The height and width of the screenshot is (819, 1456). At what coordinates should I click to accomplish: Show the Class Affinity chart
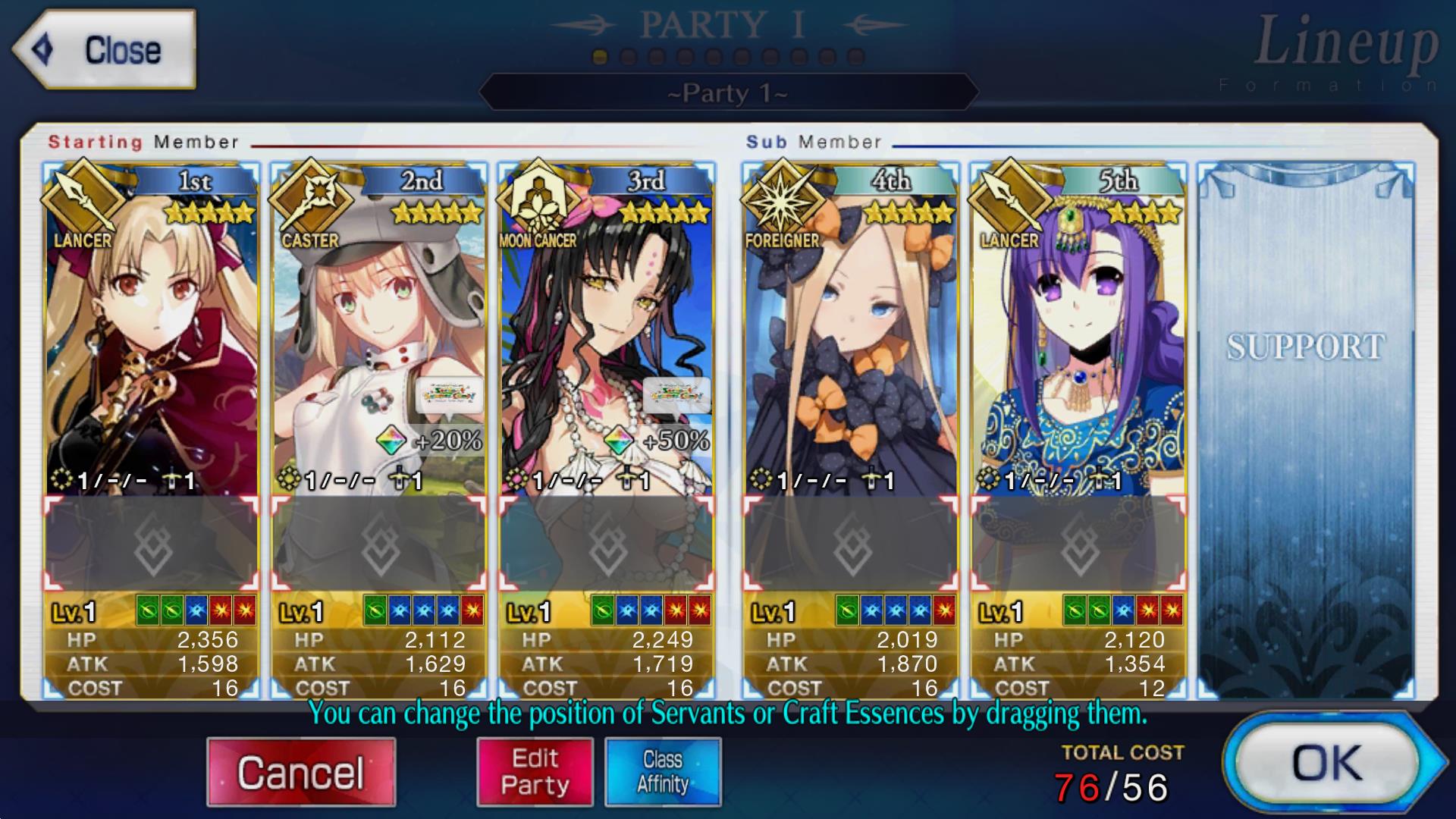pos(663,772)
